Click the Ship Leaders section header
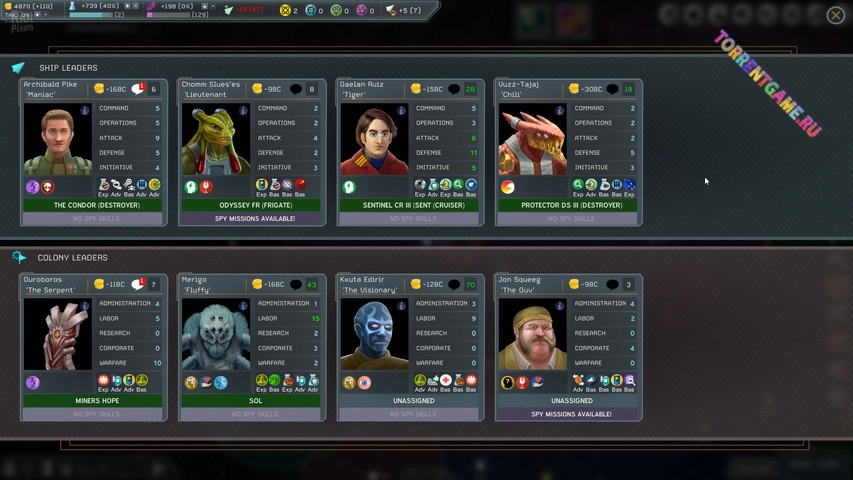 coord(68,68)
